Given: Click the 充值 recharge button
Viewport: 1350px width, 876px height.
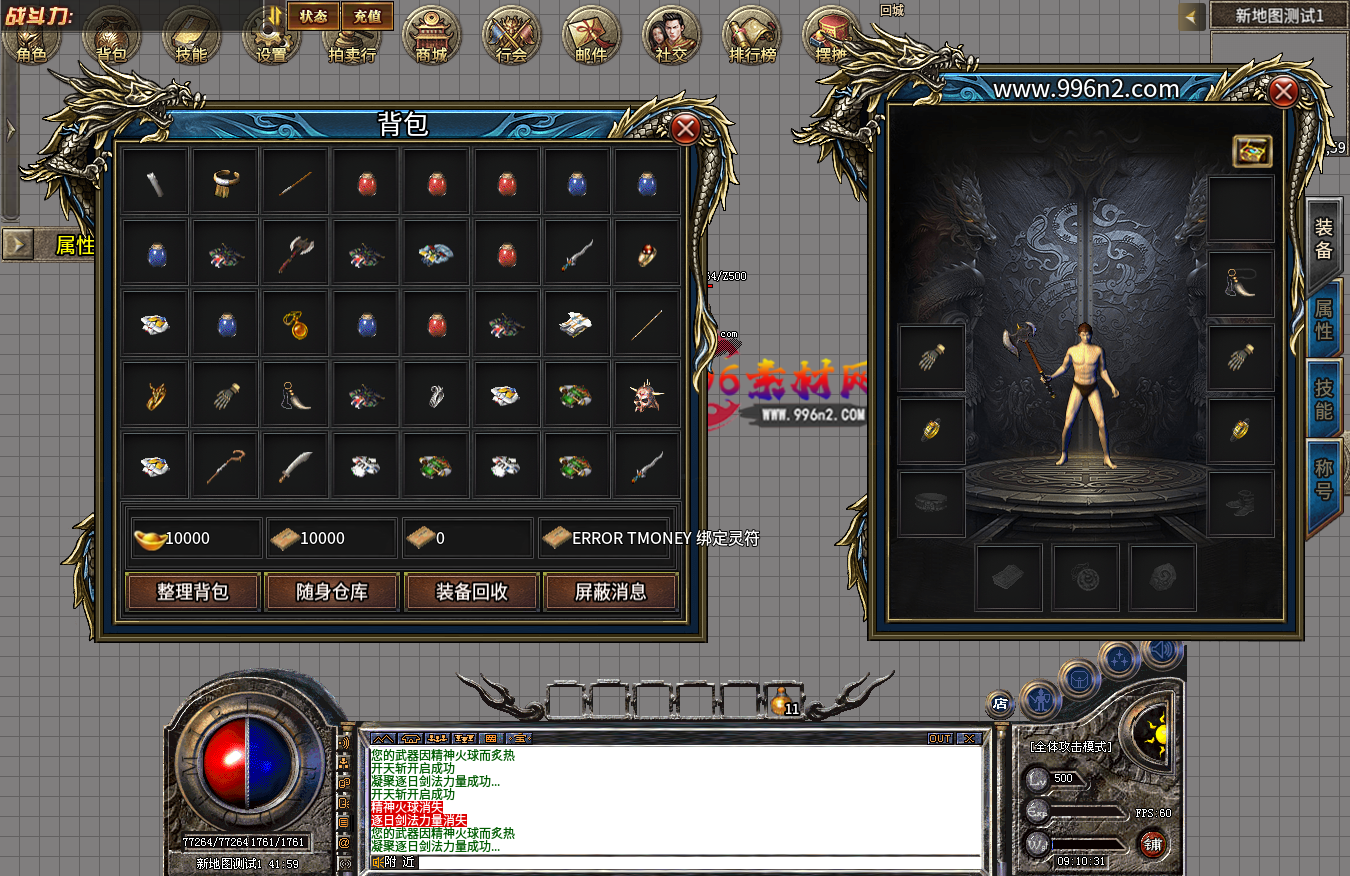Looking at the screenshot, I should (367, 16).
